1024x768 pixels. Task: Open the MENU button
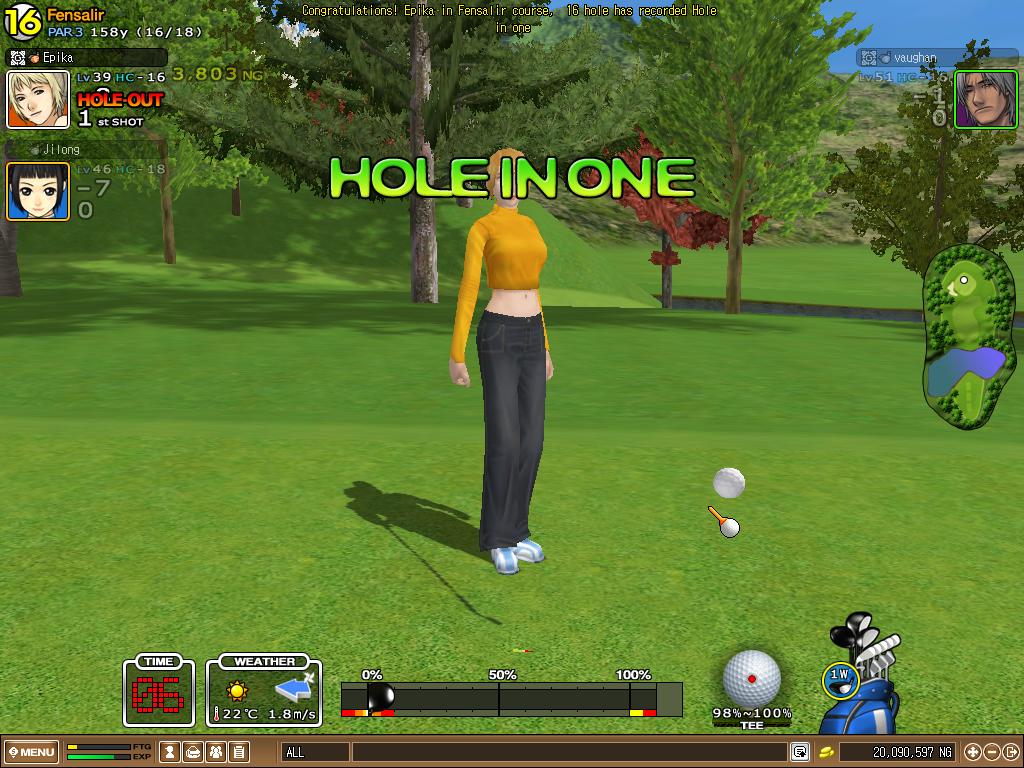[x=31, y=752]
